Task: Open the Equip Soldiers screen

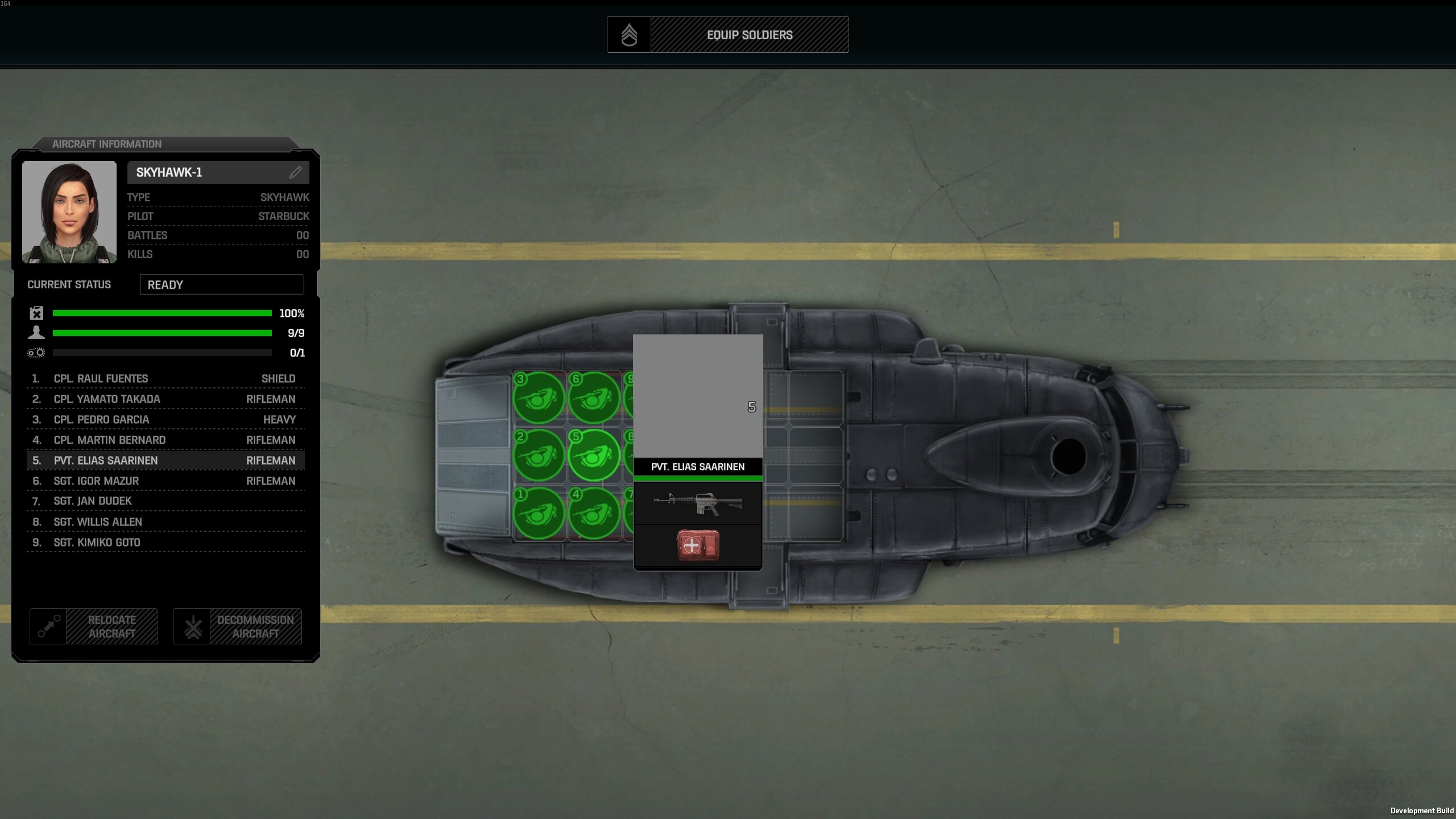Action: 727,35
